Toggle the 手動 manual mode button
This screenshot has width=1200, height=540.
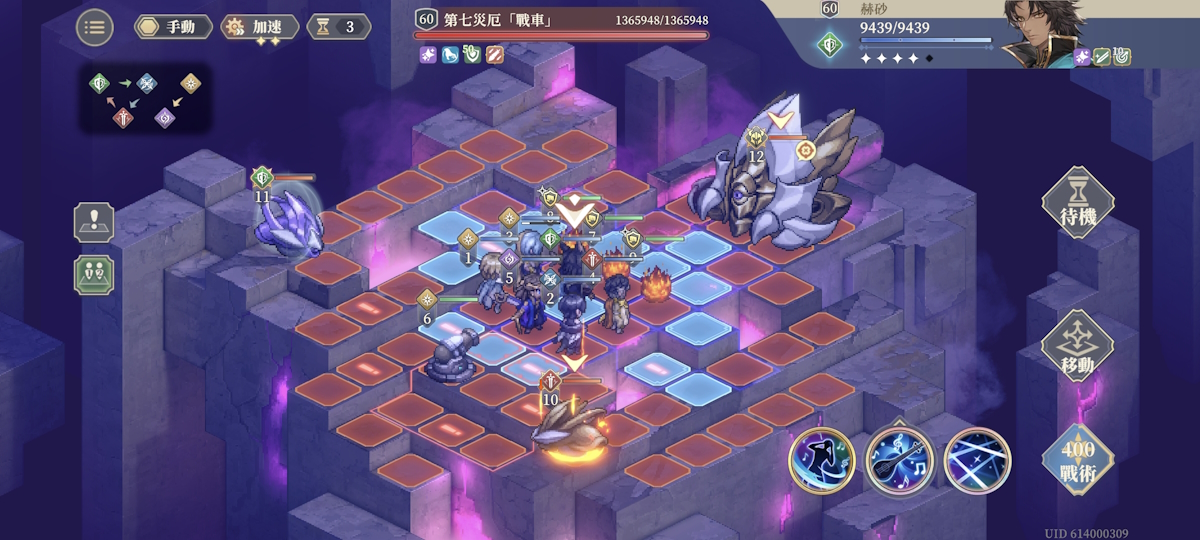point(173,27)
